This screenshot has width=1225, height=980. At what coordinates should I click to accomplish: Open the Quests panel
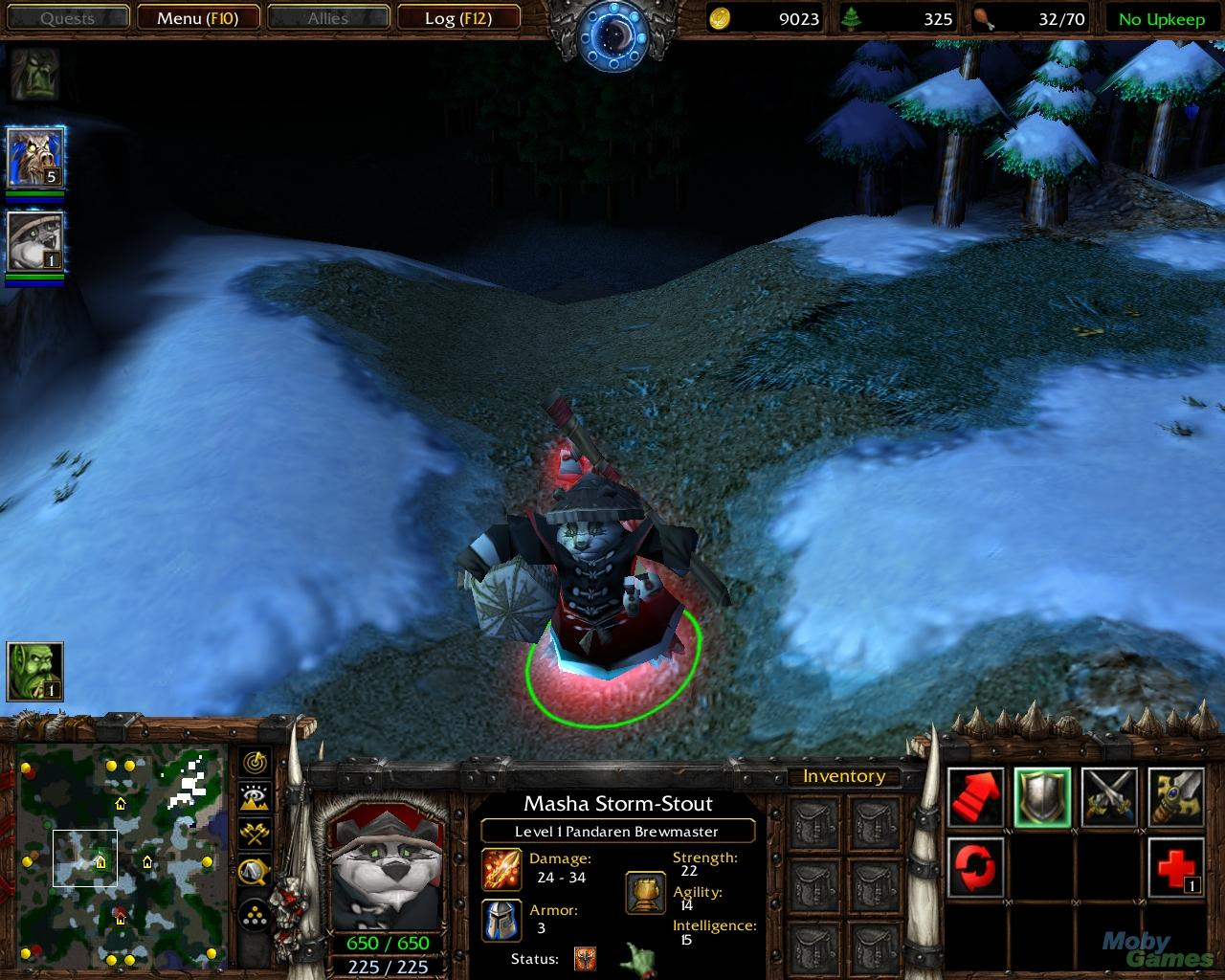pyautogui.click(x=67, y=18)
